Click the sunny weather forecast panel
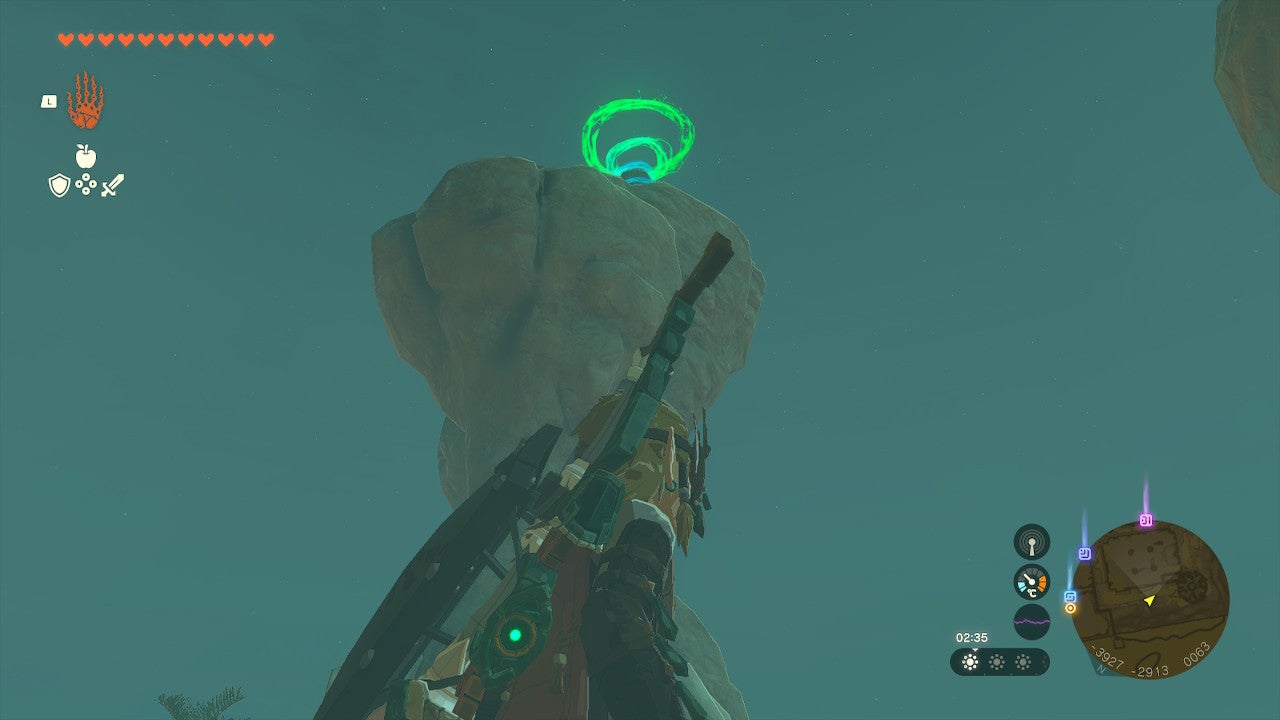1280x720 pixels. coord(999,662)
